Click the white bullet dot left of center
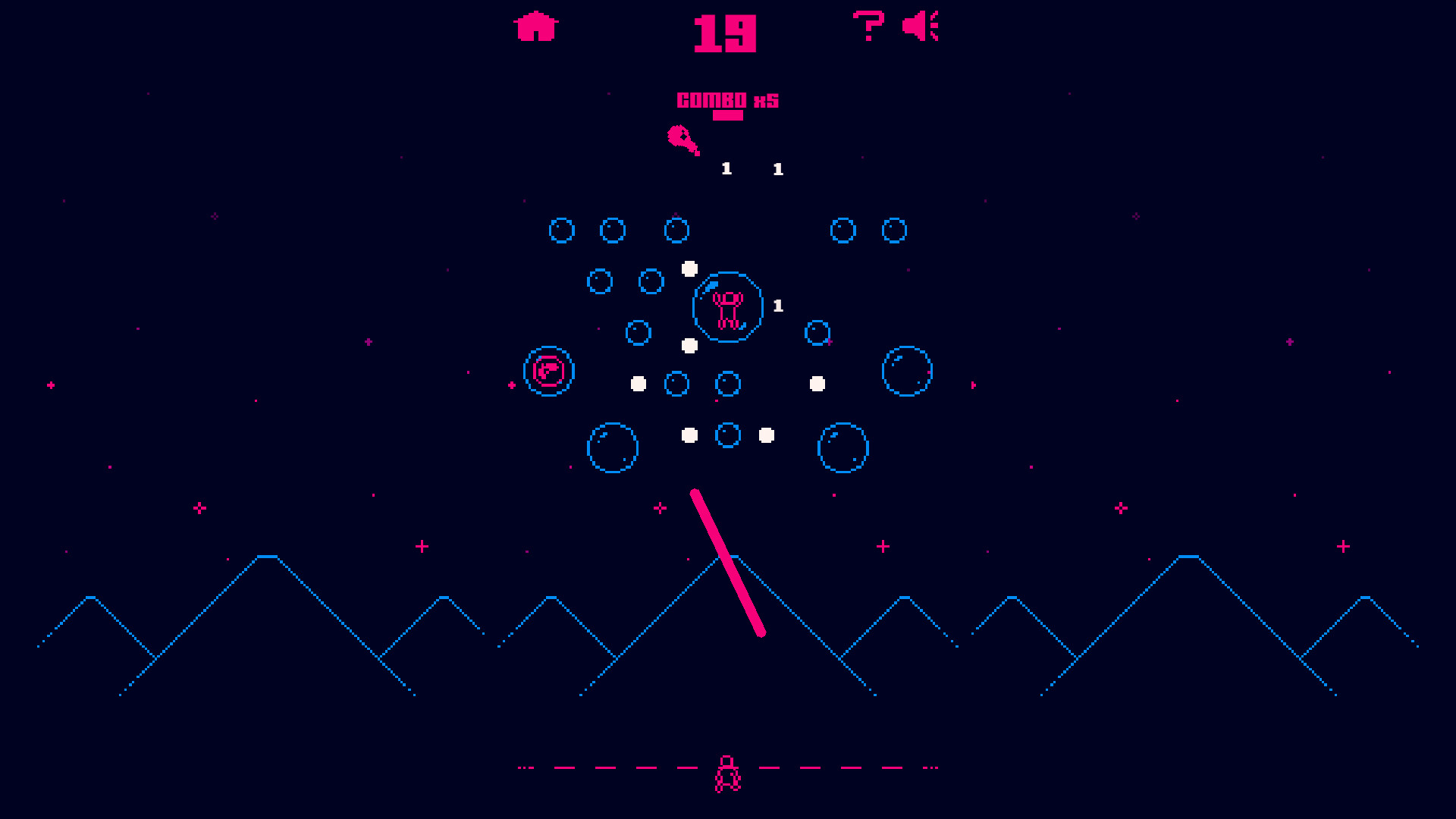The image size is (1456, 819). point(637,383)
